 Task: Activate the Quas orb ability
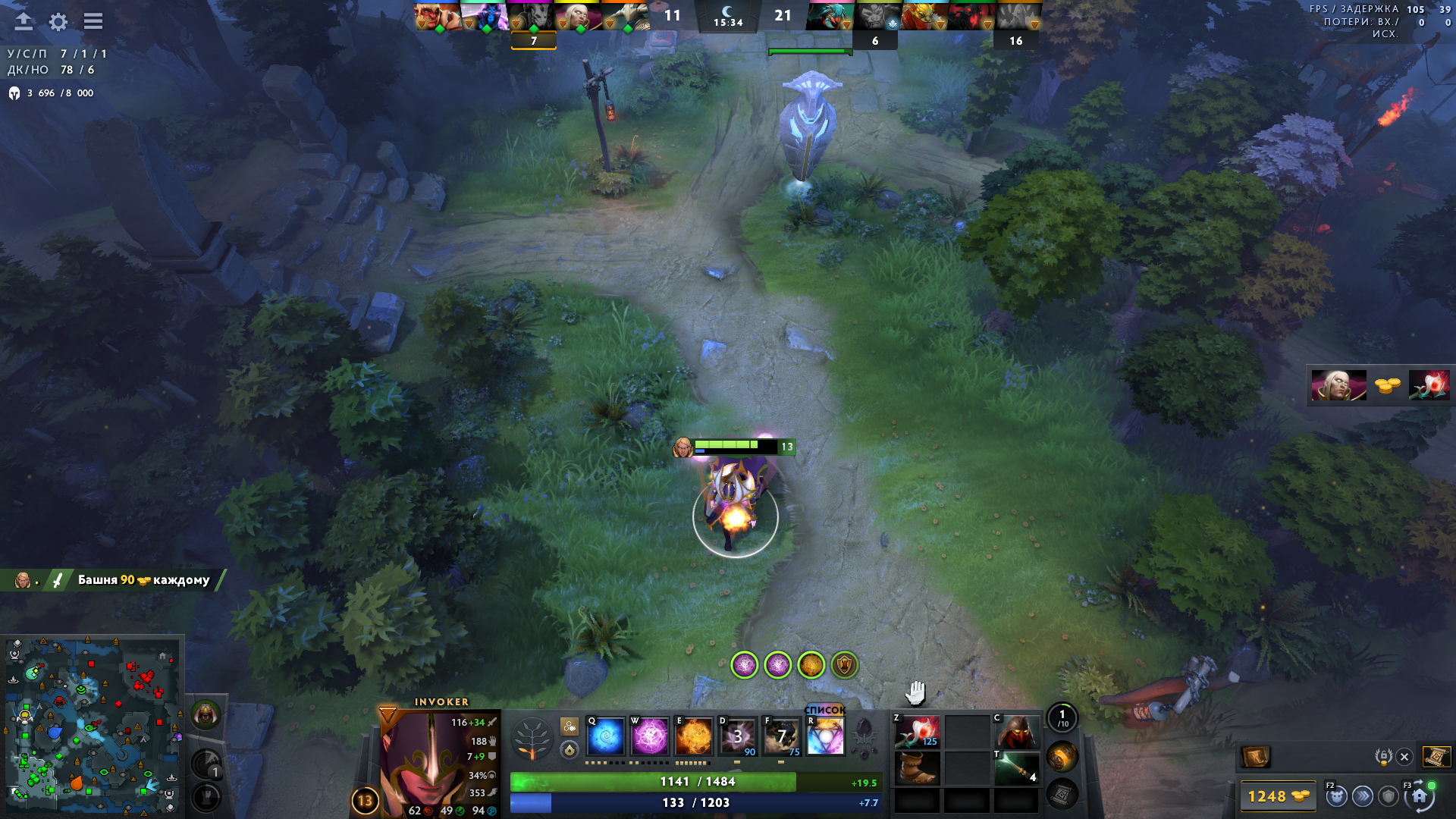click(x=606, y=736)
